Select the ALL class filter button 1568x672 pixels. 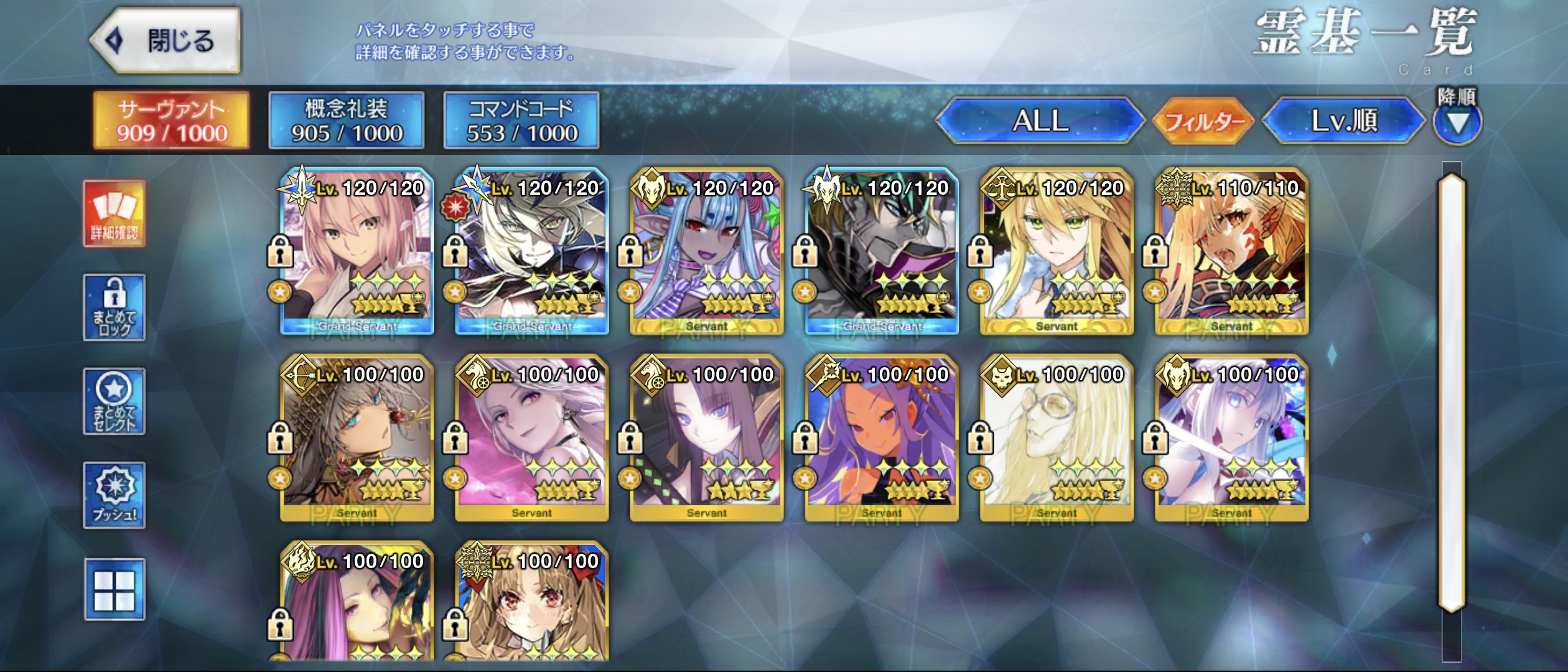pos(1040,121)
